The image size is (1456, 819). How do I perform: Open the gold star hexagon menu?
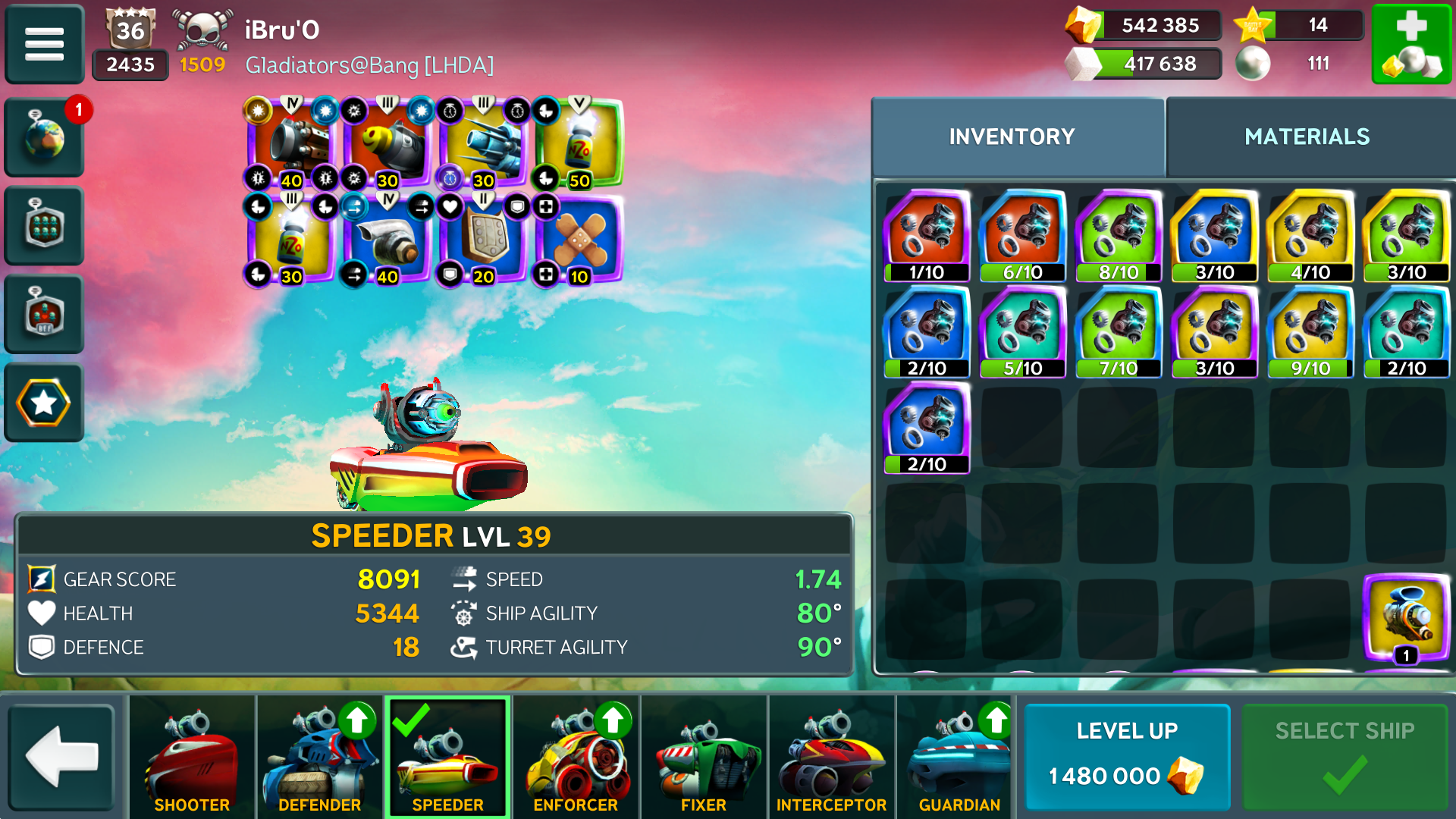(44, 403)
